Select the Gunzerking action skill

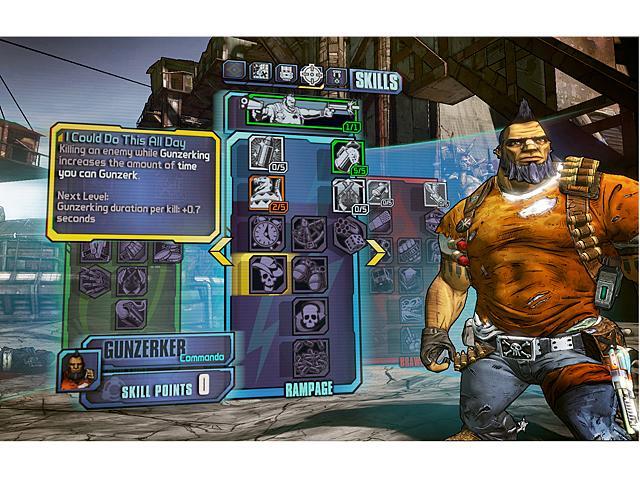293,107
